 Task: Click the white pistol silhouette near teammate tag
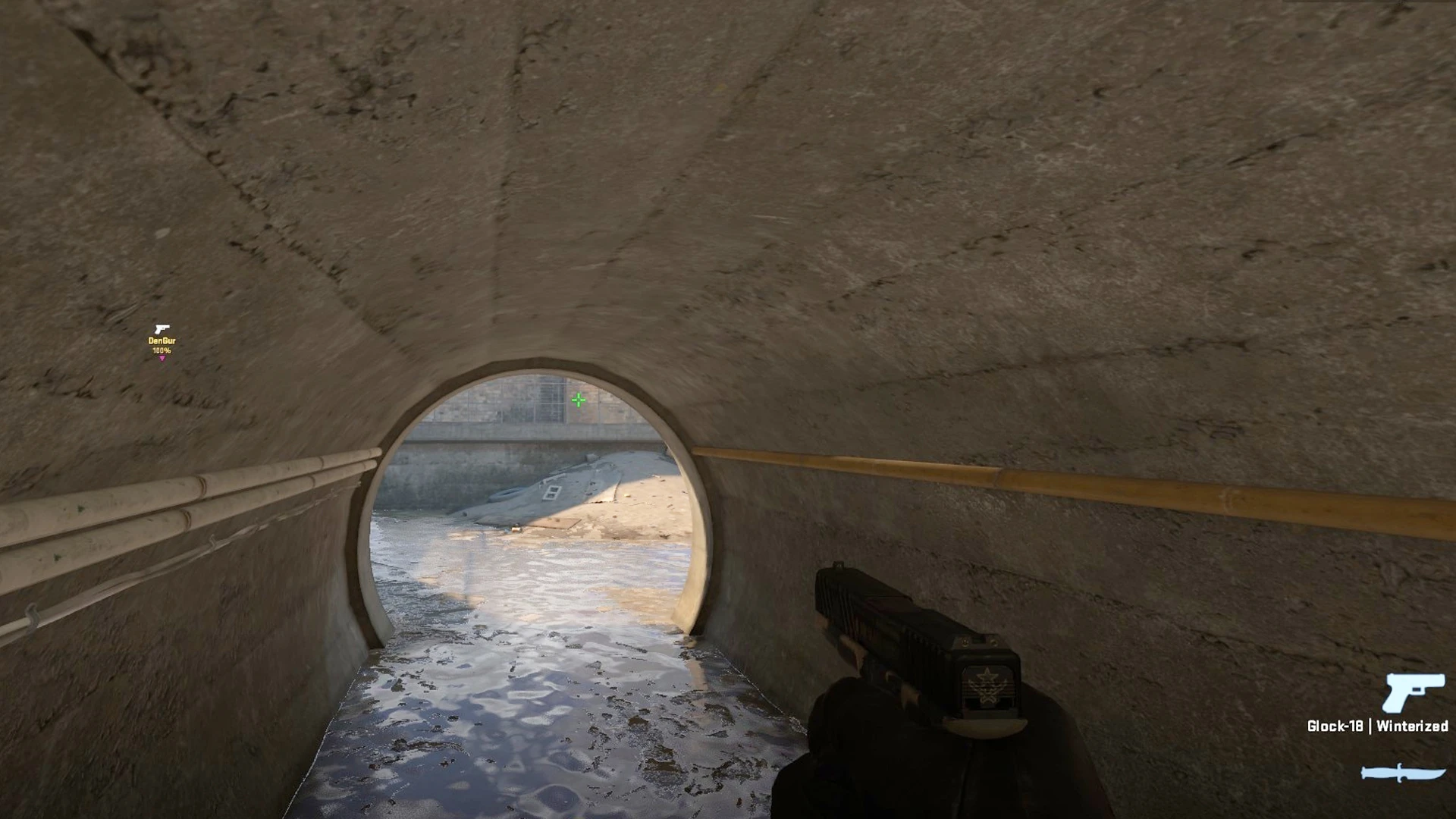coord(162,329)
